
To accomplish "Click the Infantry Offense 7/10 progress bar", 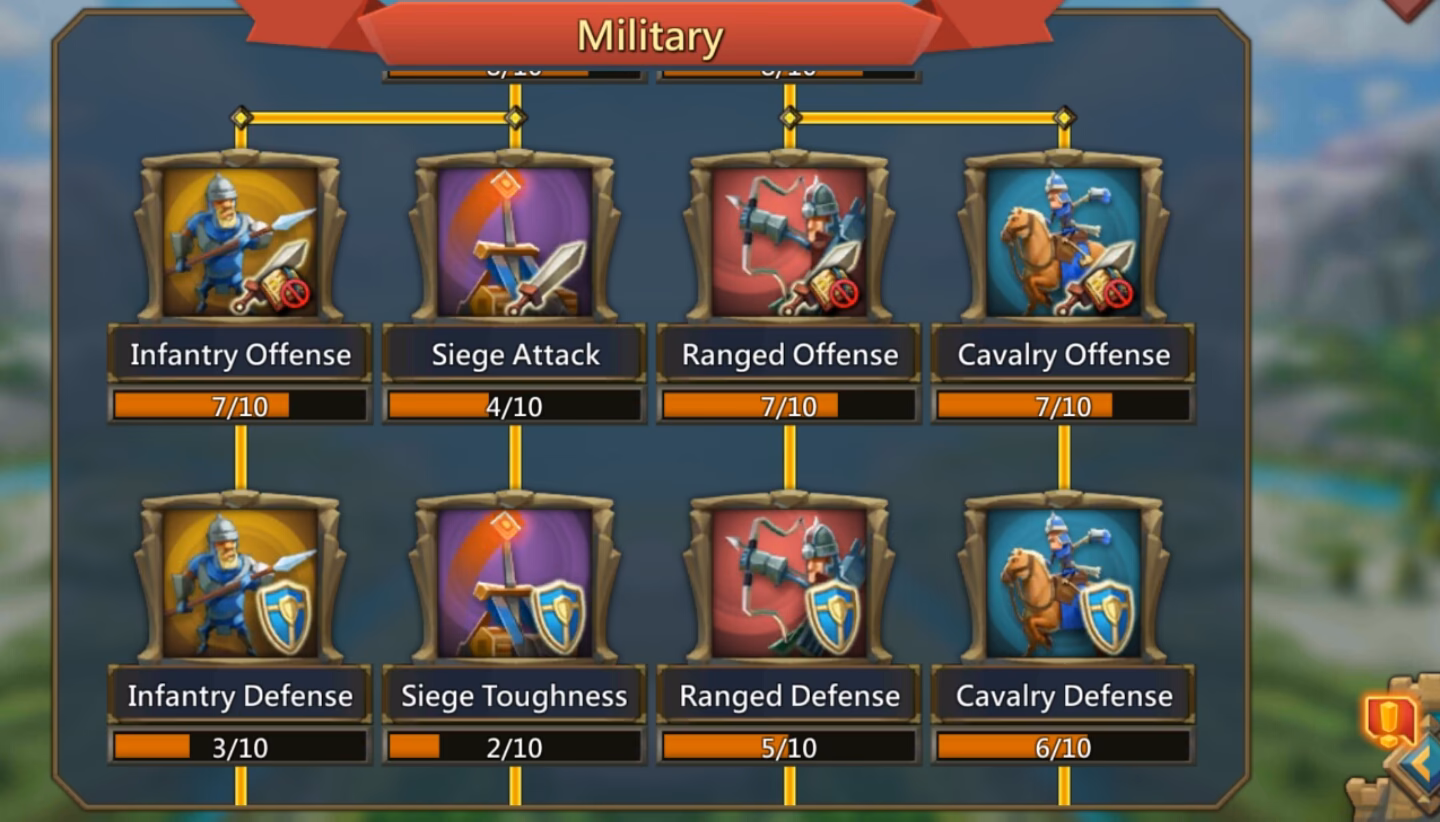I will 238,406.
